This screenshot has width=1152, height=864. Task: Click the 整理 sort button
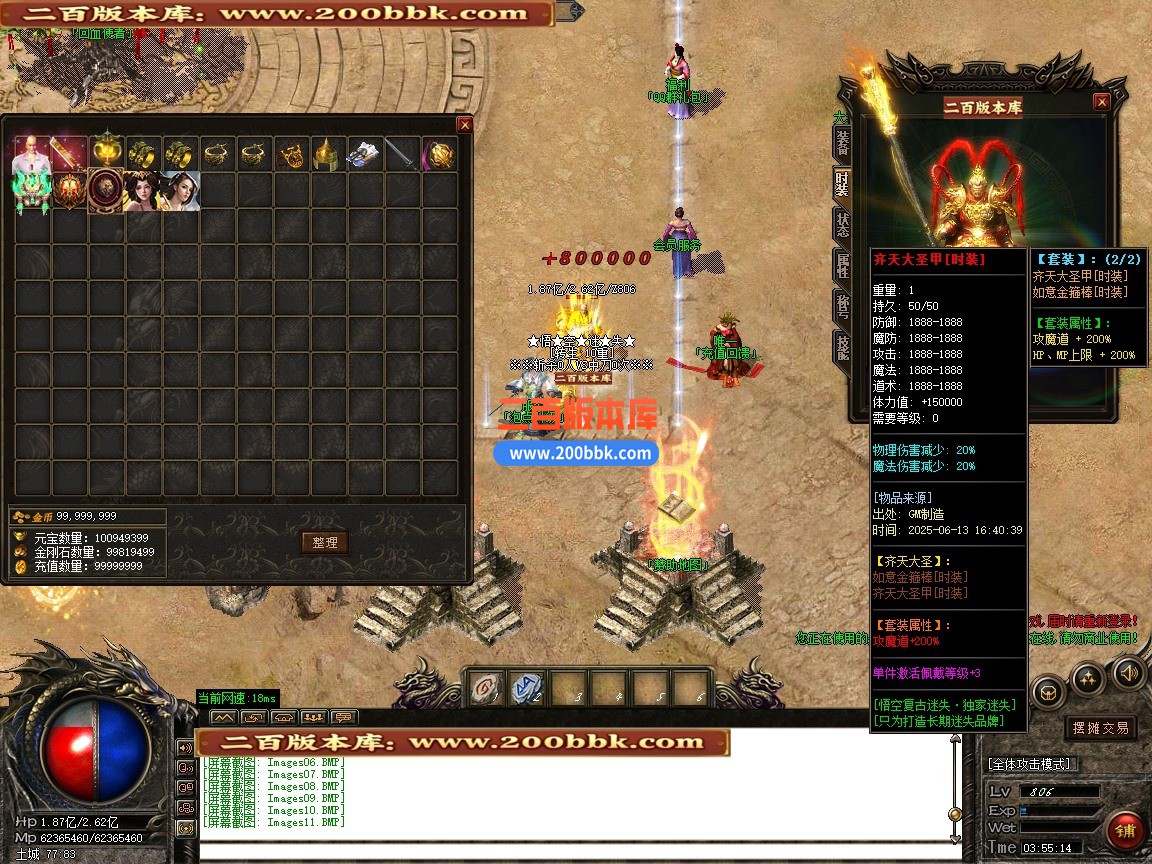coord(324,542)
